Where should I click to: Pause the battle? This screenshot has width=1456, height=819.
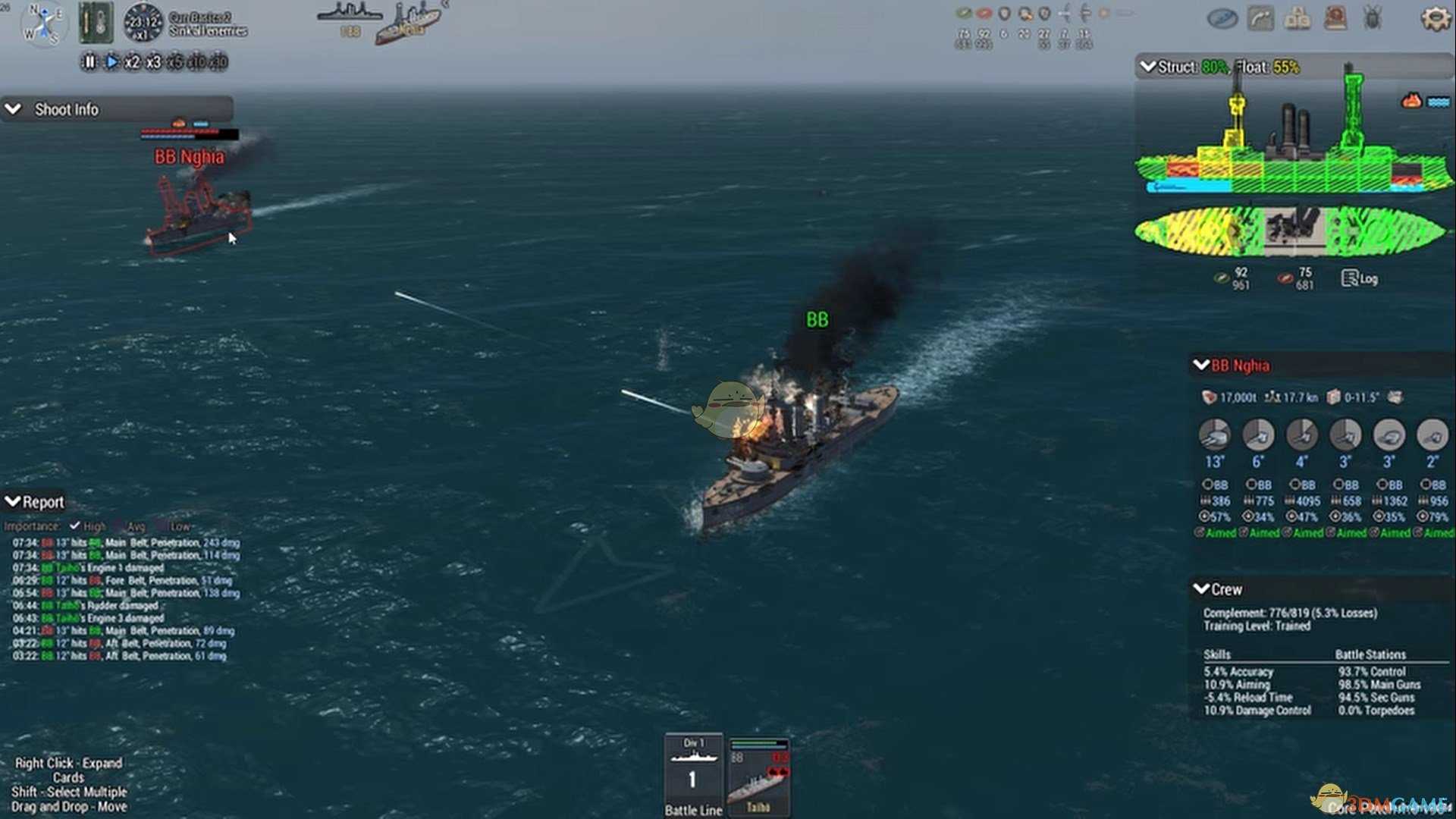(x=89, y=62)
